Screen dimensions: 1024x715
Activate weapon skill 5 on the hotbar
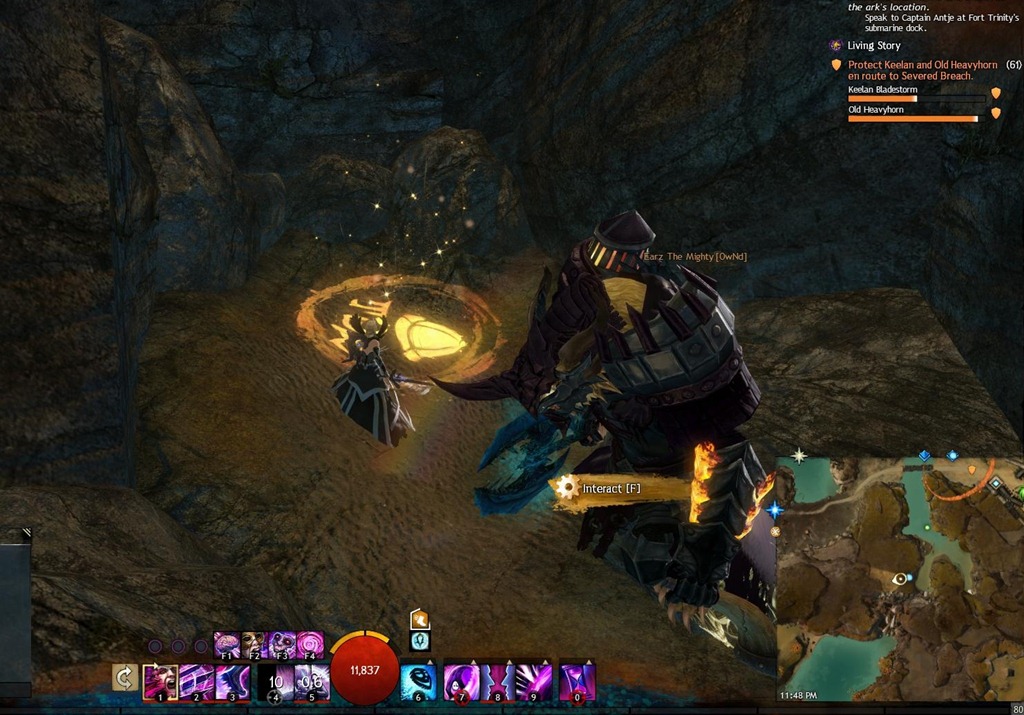tap(312, 681)
